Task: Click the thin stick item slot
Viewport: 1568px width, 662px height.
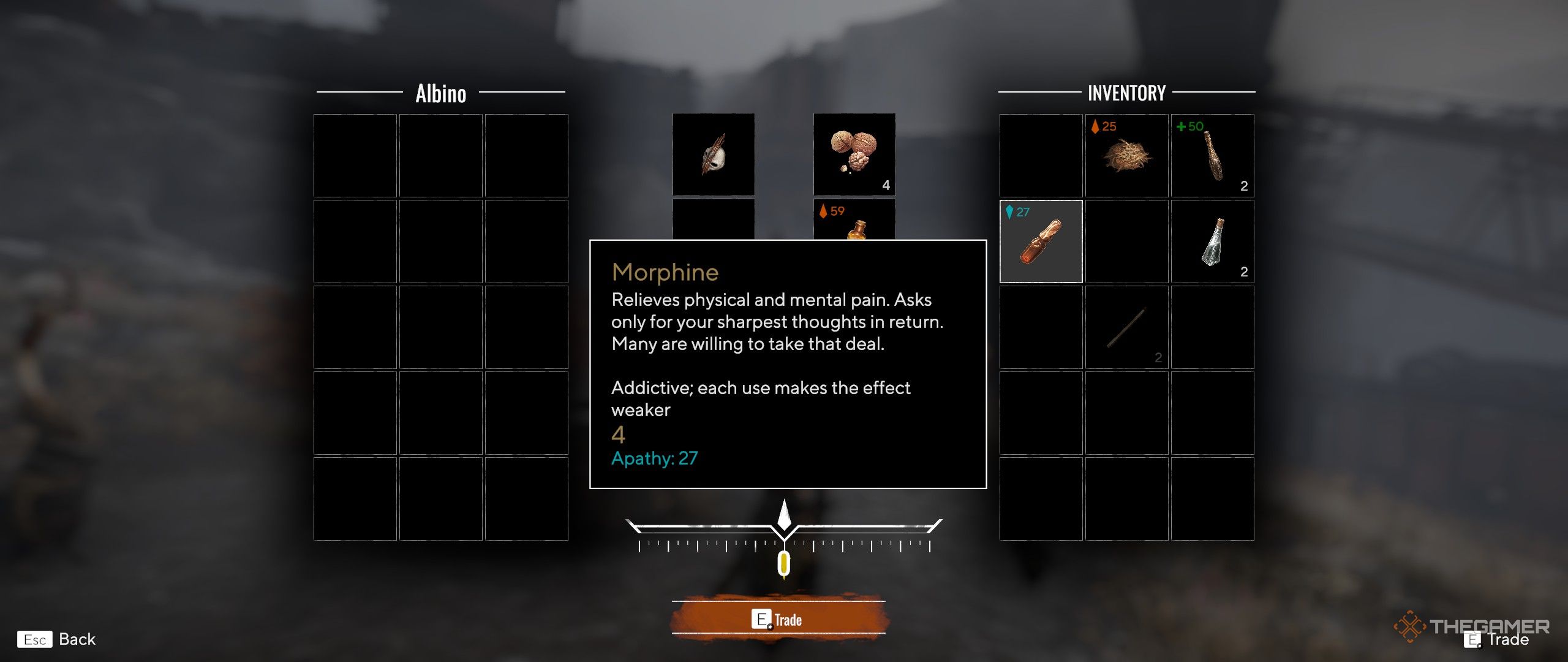Action: point(1126,327)
